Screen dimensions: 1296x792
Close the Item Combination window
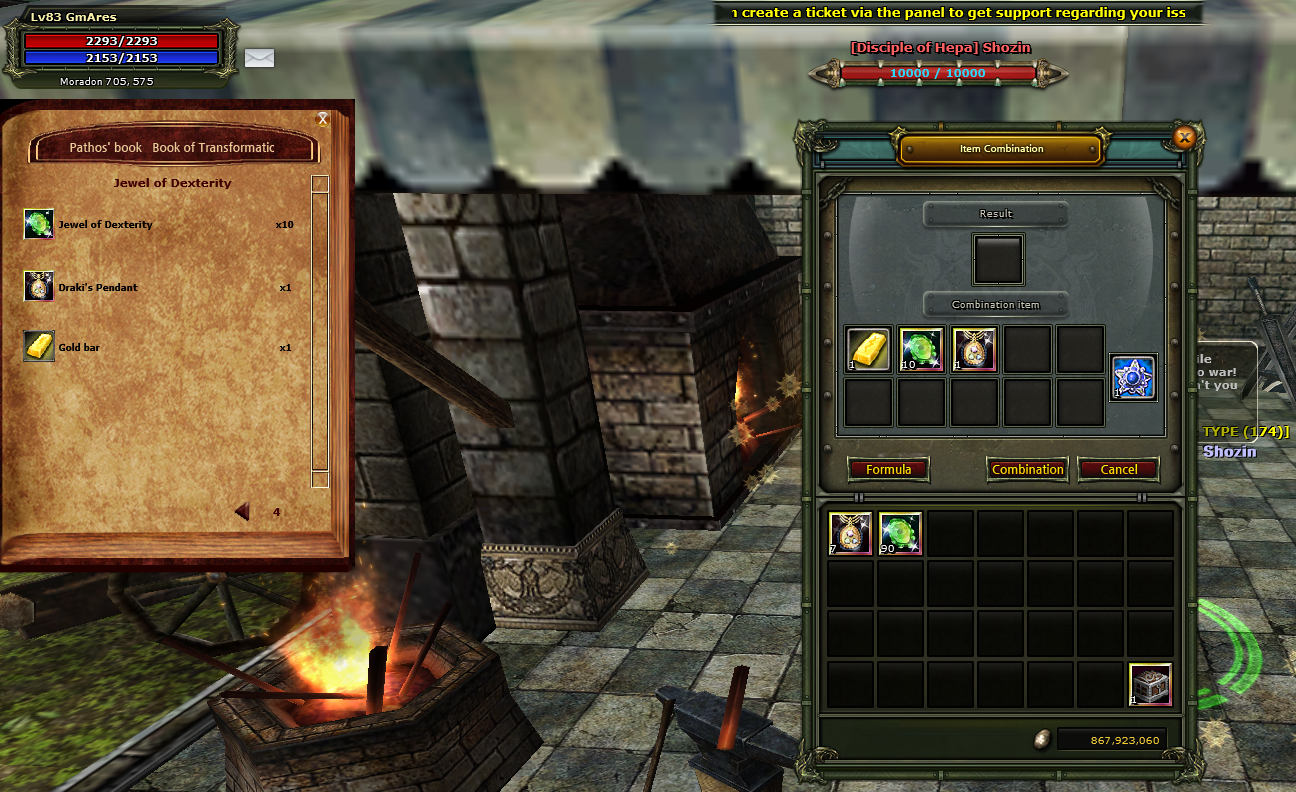1185,138
